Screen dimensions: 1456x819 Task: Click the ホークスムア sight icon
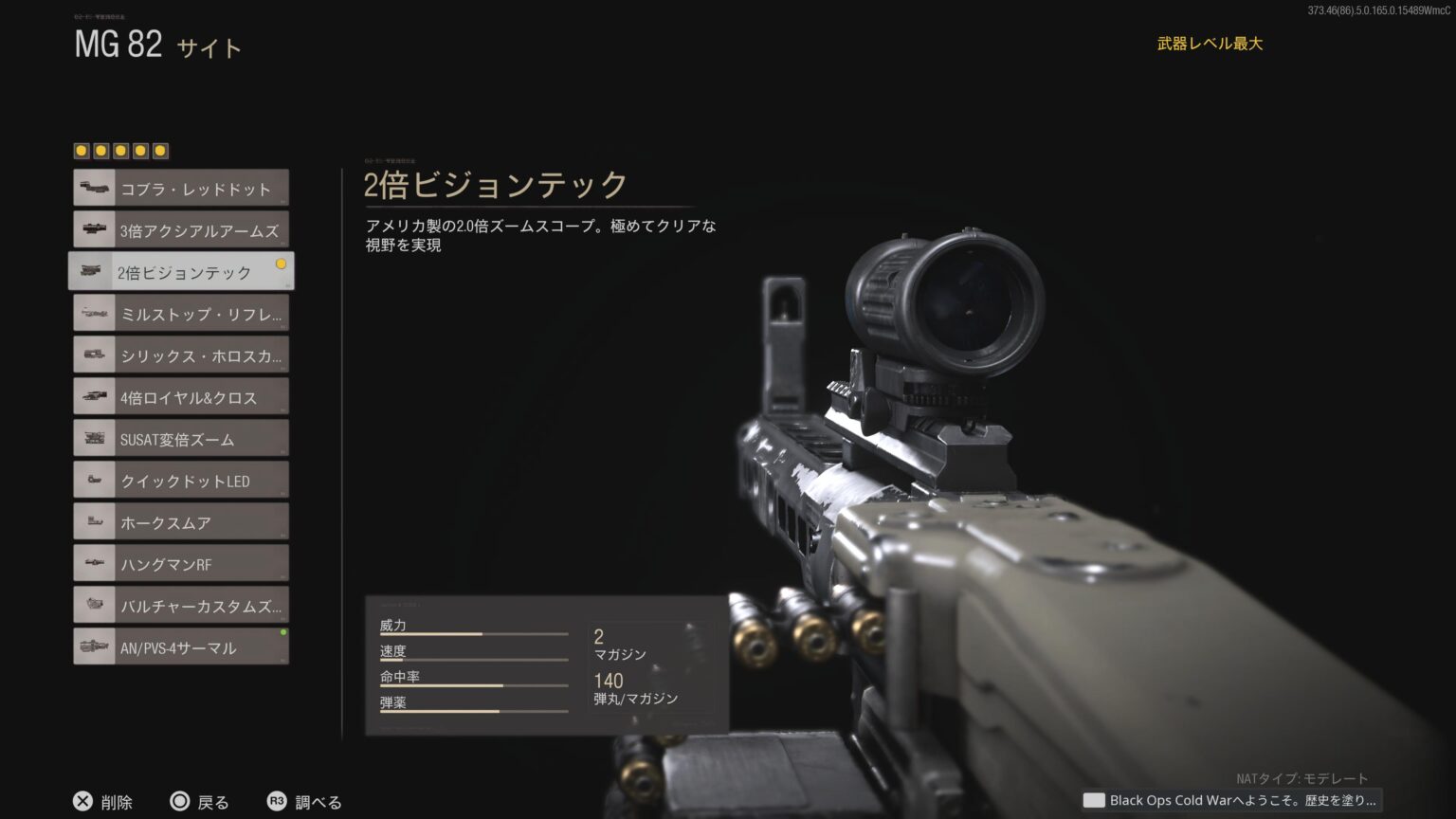coord(93,520)
